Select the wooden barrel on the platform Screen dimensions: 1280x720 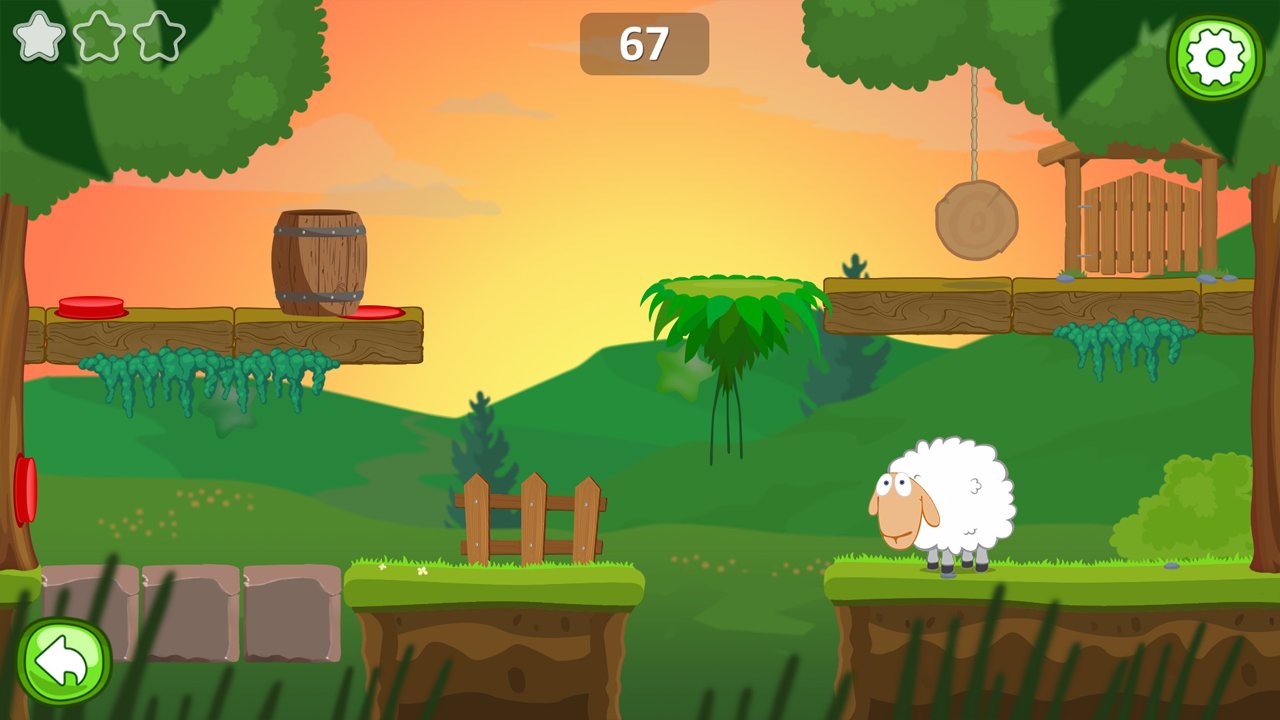click(x=318, y=258)
